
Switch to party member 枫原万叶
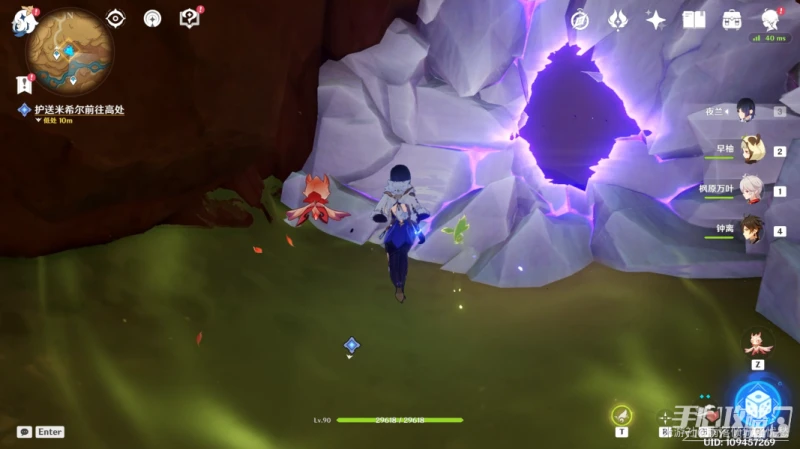[750, 188]
